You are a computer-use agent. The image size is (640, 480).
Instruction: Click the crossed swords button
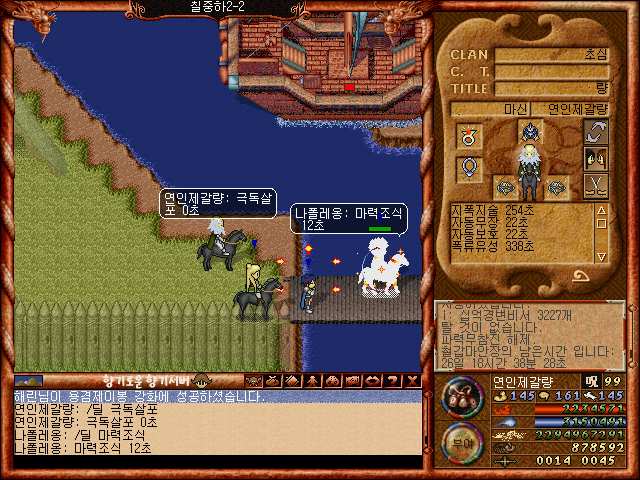pyautogui.click(x=595, y=185)
